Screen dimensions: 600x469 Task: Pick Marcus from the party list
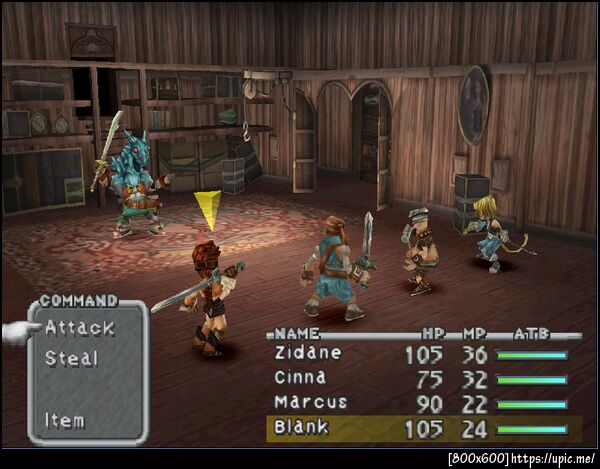(x=310, y=403)
